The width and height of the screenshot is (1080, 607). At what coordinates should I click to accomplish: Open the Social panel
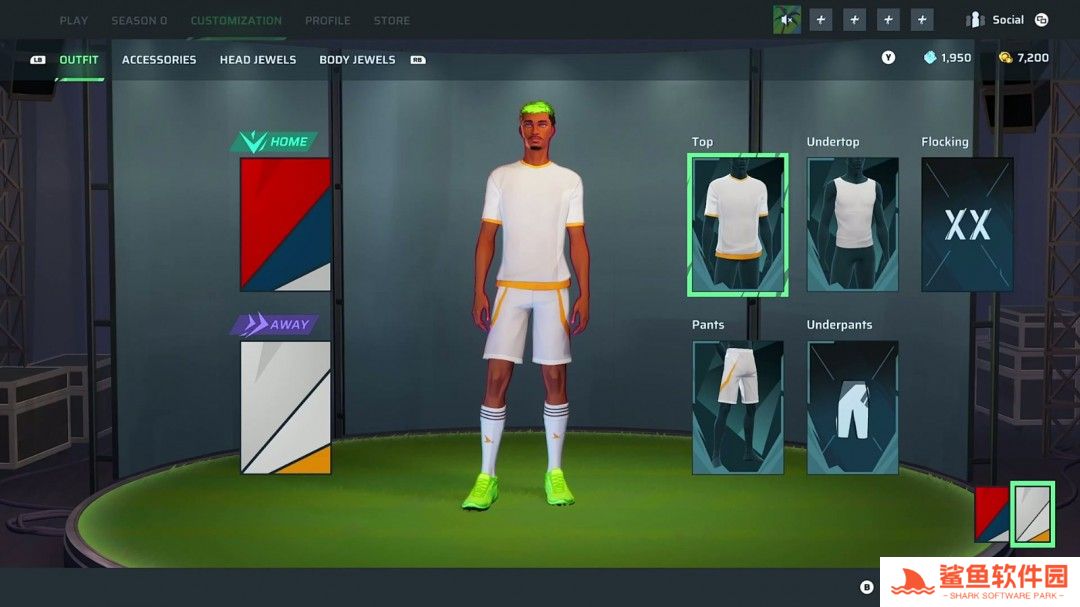pyautogui.click(x=1007, y=20)
